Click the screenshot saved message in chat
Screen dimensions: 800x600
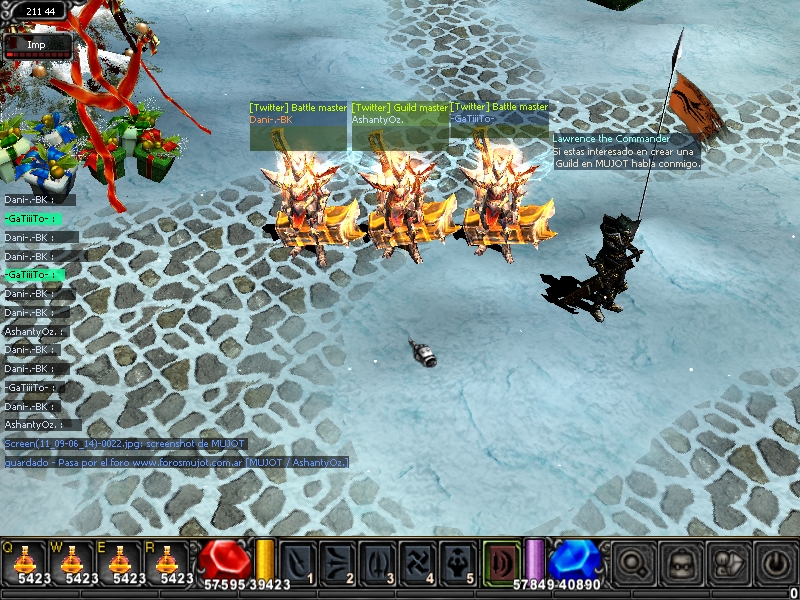(x=125, y=444)
